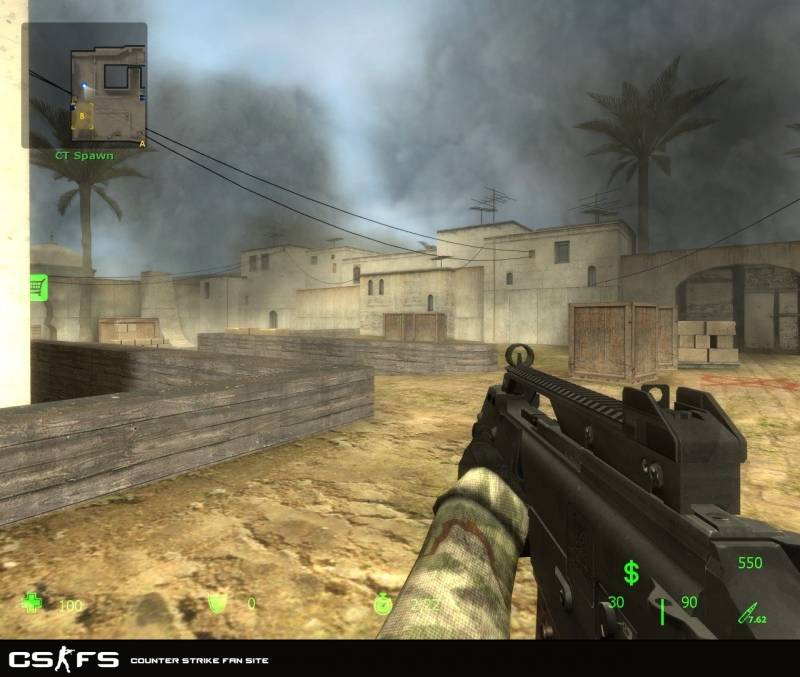Viewport: 800px width, 677px height.
Task: Click the health cross icon
Action: tap(33, 603)
